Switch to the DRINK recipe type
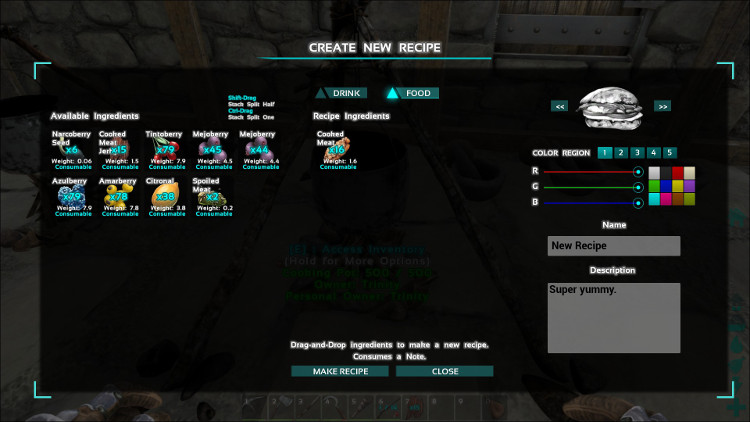The height and width of the screenshot is (422, 750). (346, 93)
